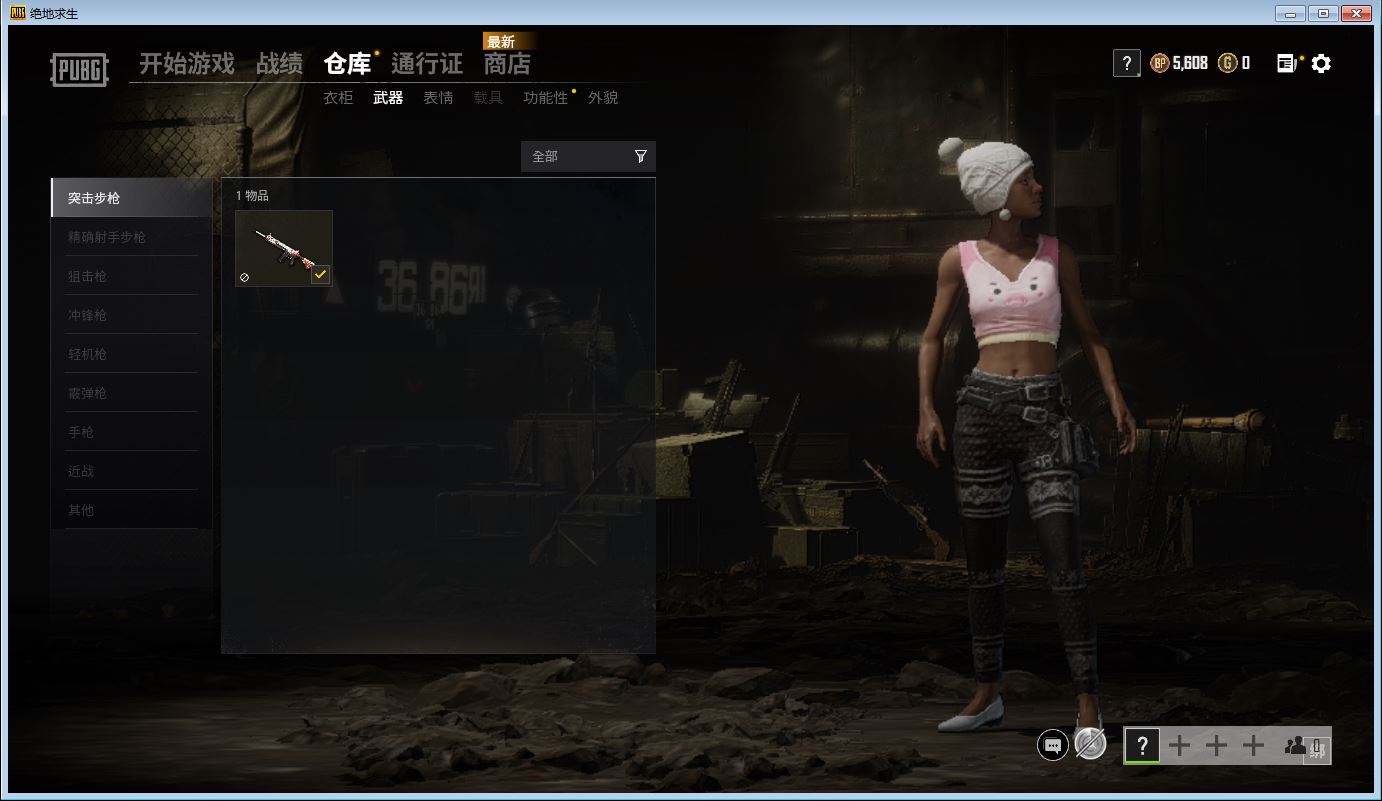The height and width of the screenshot is (801, 1382).
Task: Go to the 商店 store tab
Action: click(507, 64)
